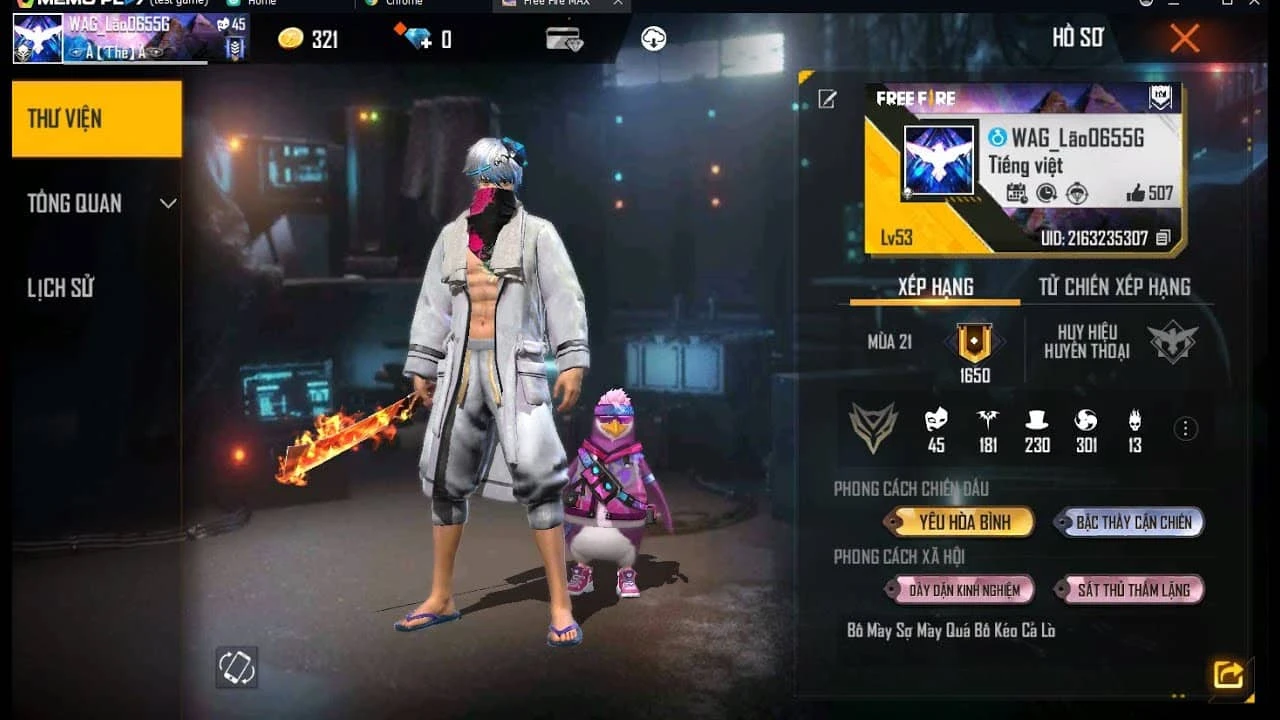Viewport: 1280px width, 720px height.
Task: Open the vault icon in the top bar
Action: pos(562,38)
